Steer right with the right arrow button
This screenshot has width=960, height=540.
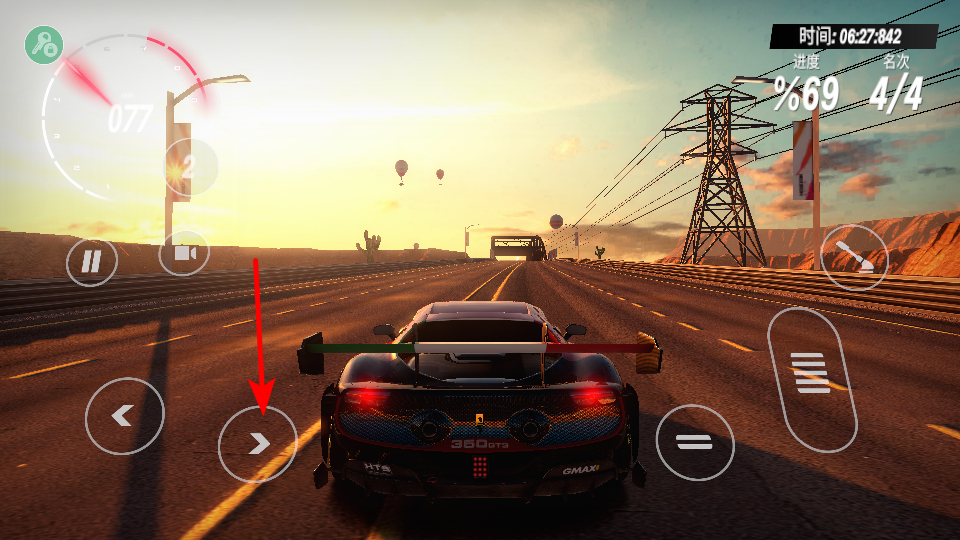[257, 443]
